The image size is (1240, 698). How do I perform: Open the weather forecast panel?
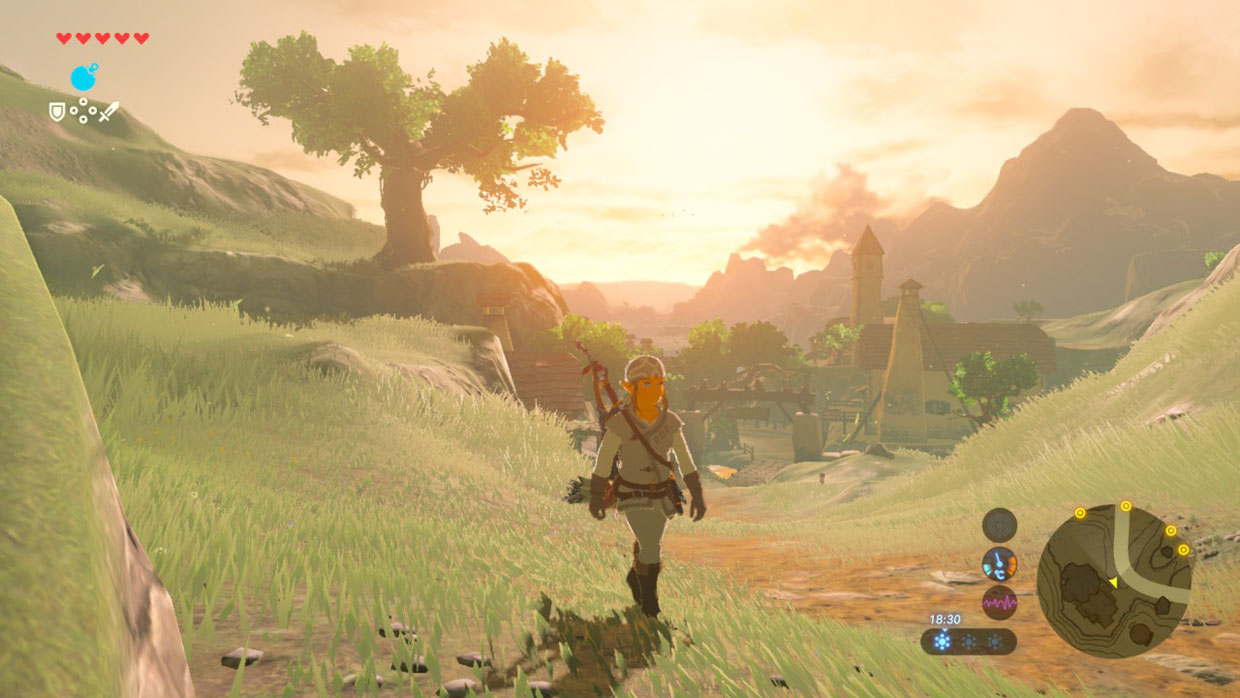968,641
